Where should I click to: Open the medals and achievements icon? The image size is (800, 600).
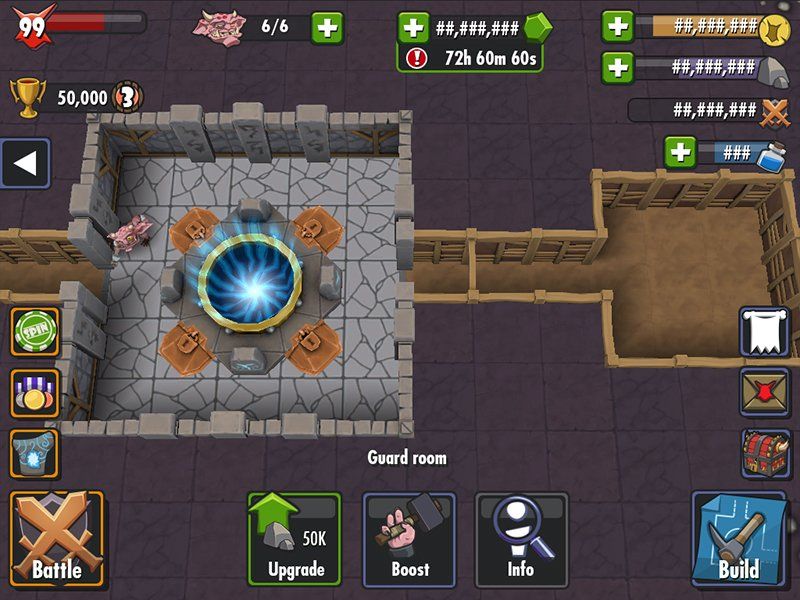(x=35, y=392)
